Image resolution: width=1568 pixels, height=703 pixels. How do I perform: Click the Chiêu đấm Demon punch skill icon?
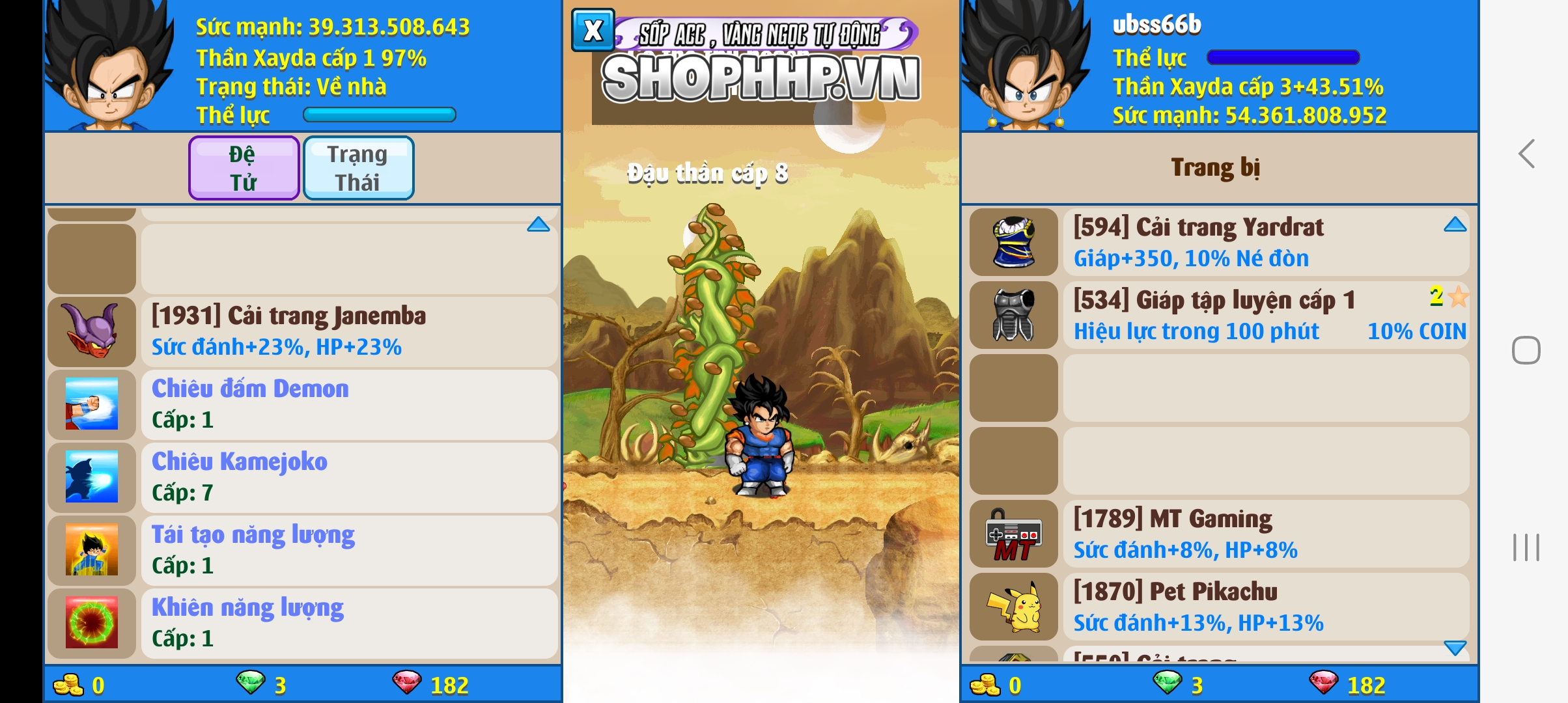[91, 405]
